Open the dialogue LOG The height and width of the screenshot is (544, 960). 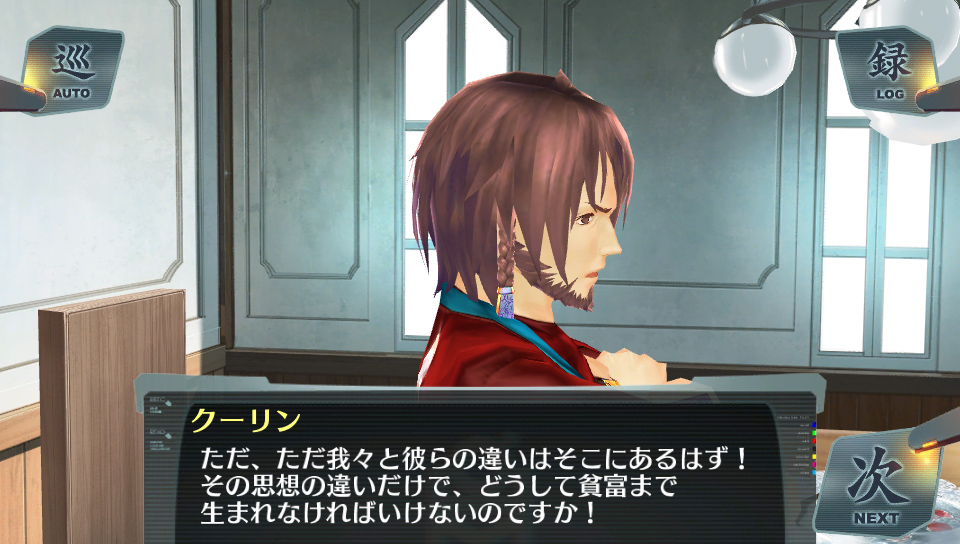(x=889, y=70)
